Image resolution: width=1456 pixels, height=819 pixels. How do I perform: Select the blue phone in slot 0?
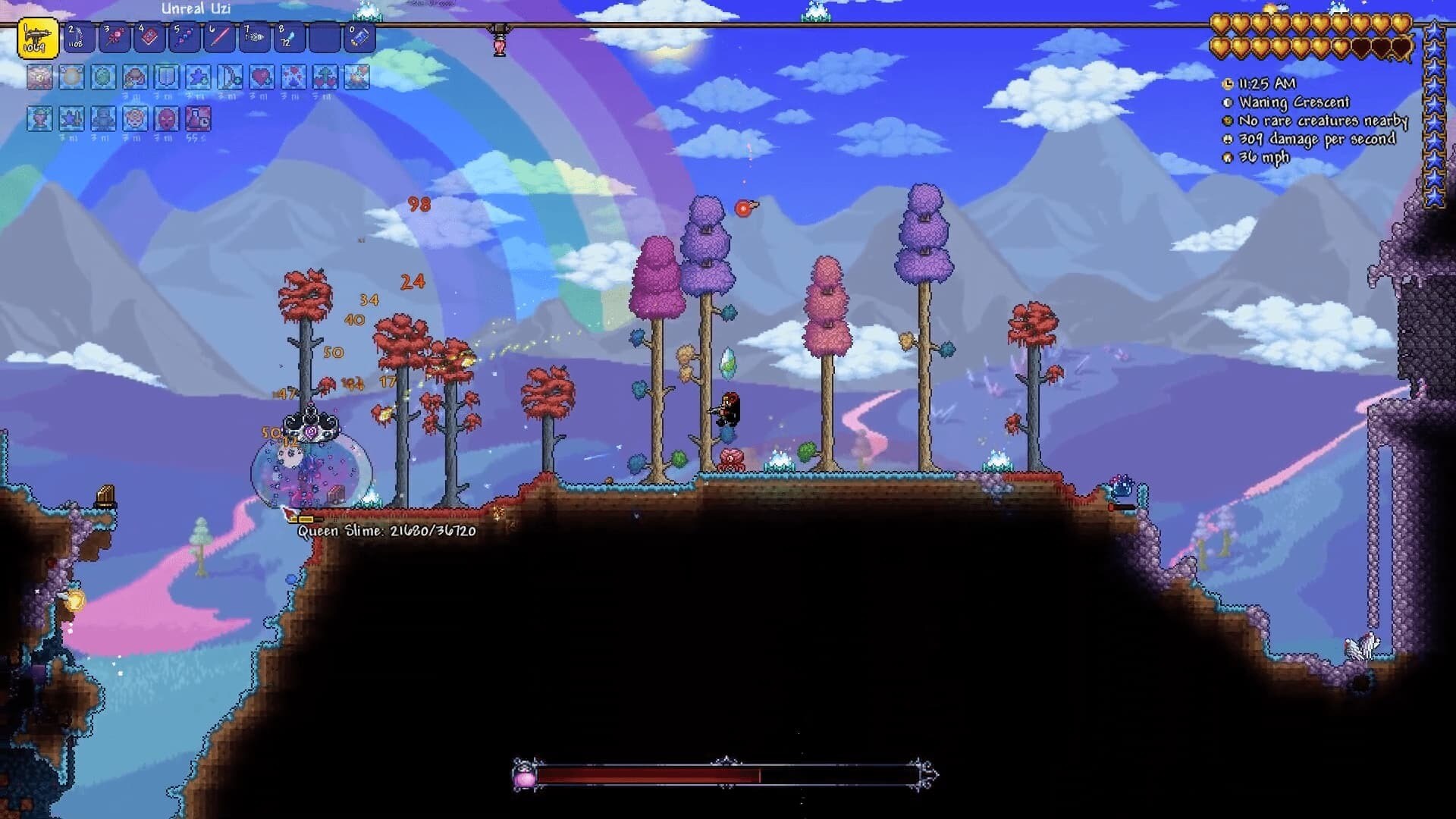(359, 37)
